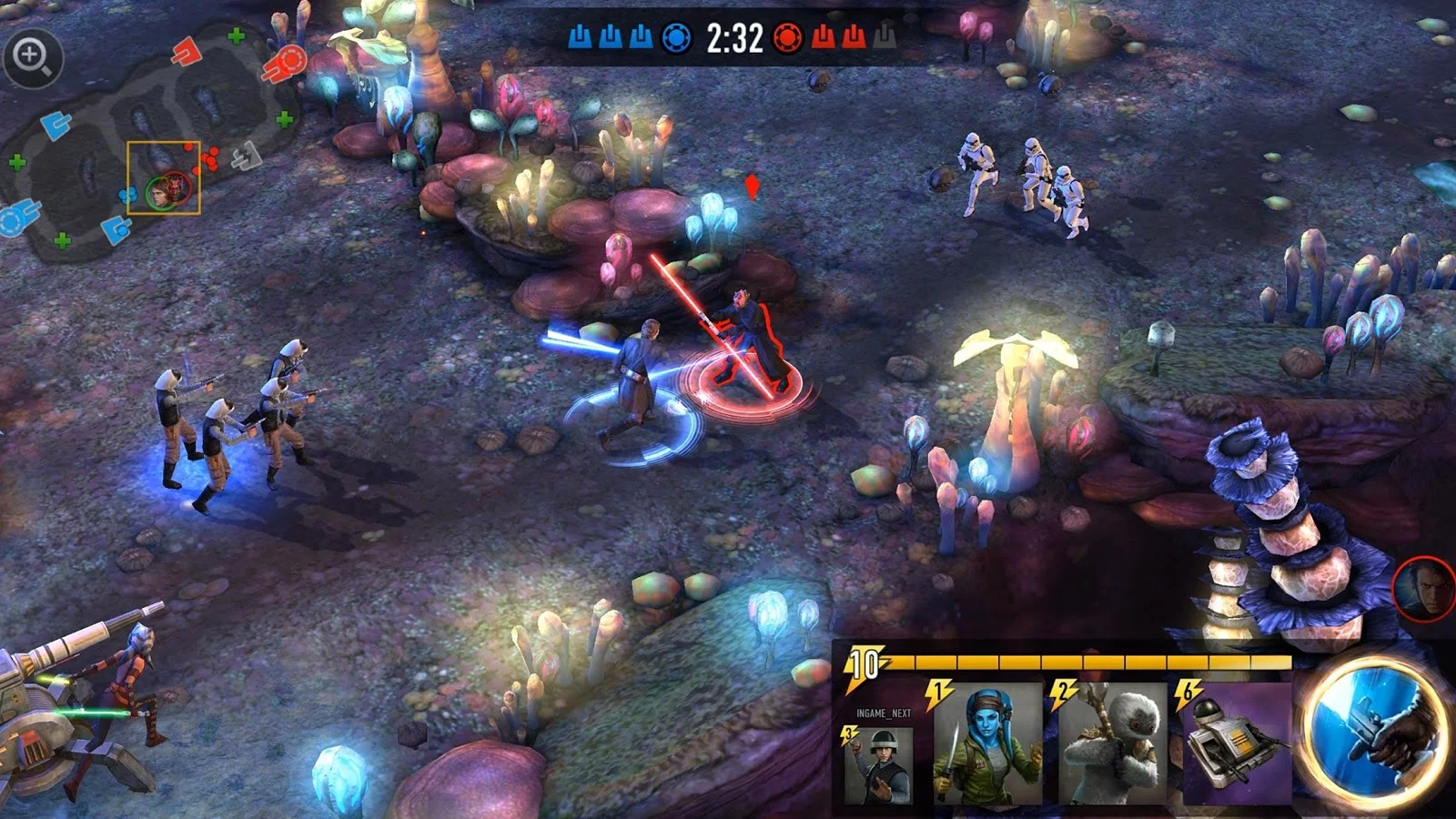The image size is (1456, 819).
Task: Click the gray lightning skirmish icon on the minimap
Action: (244, 157)
